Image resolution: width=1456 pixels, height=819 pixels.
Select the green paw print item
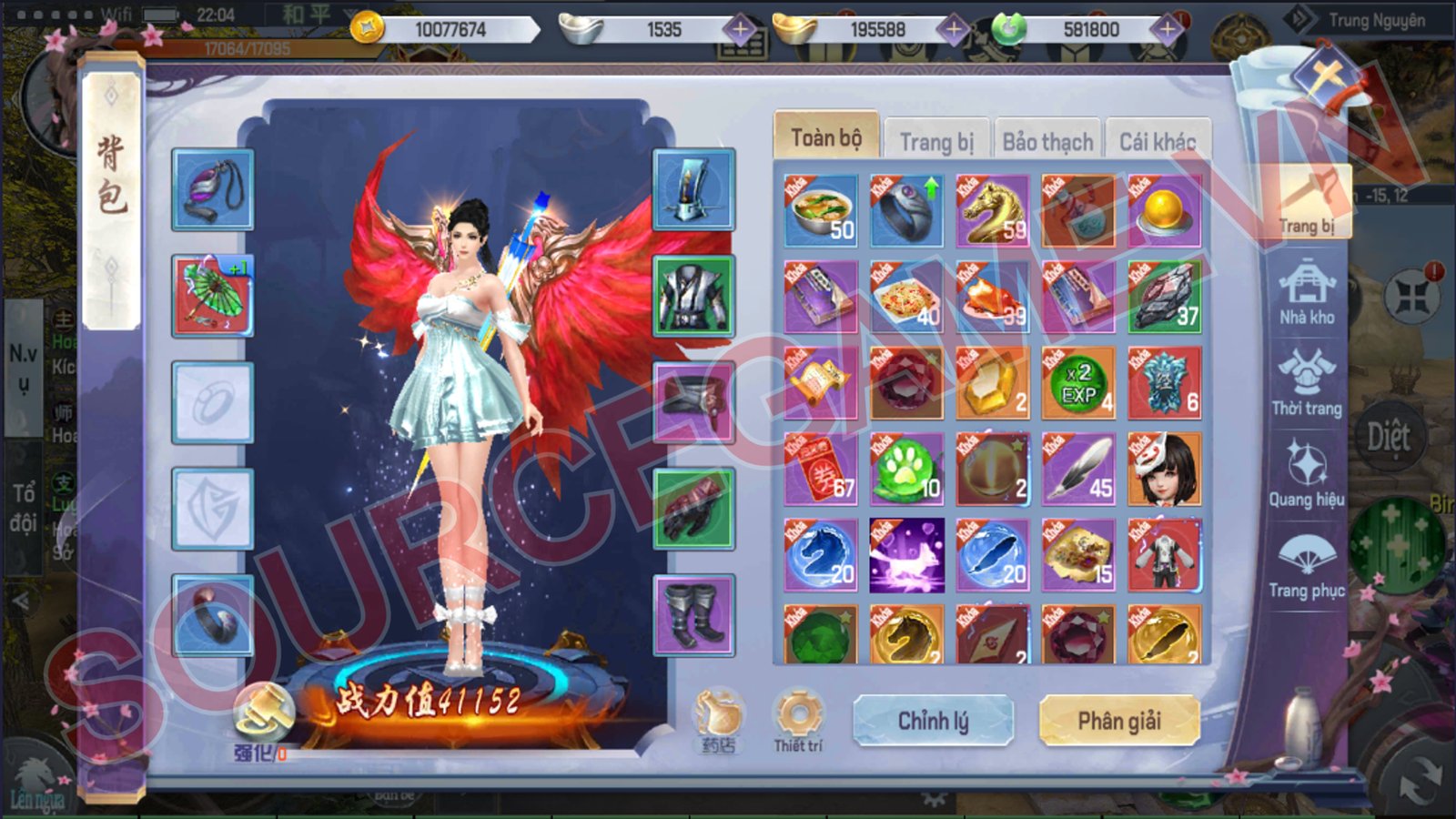pos(906,470)
